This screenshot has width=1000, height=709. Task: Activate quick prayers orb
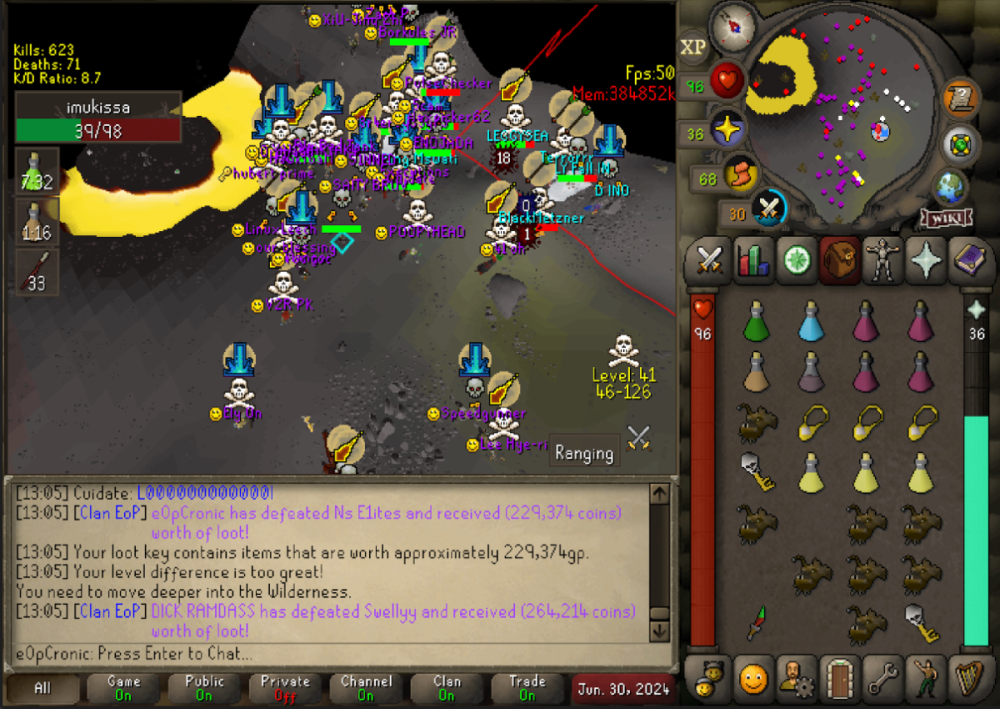click(725, 130)
